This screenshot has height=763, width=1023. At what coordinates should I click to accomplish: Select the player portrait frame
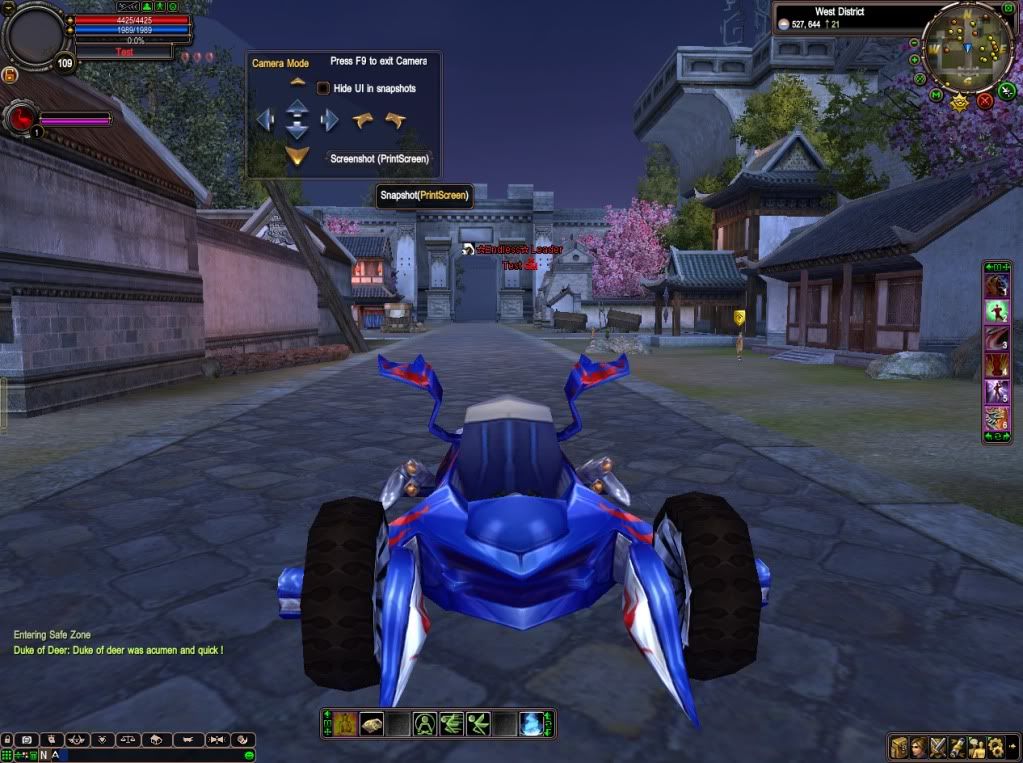(x=35, y=34)
